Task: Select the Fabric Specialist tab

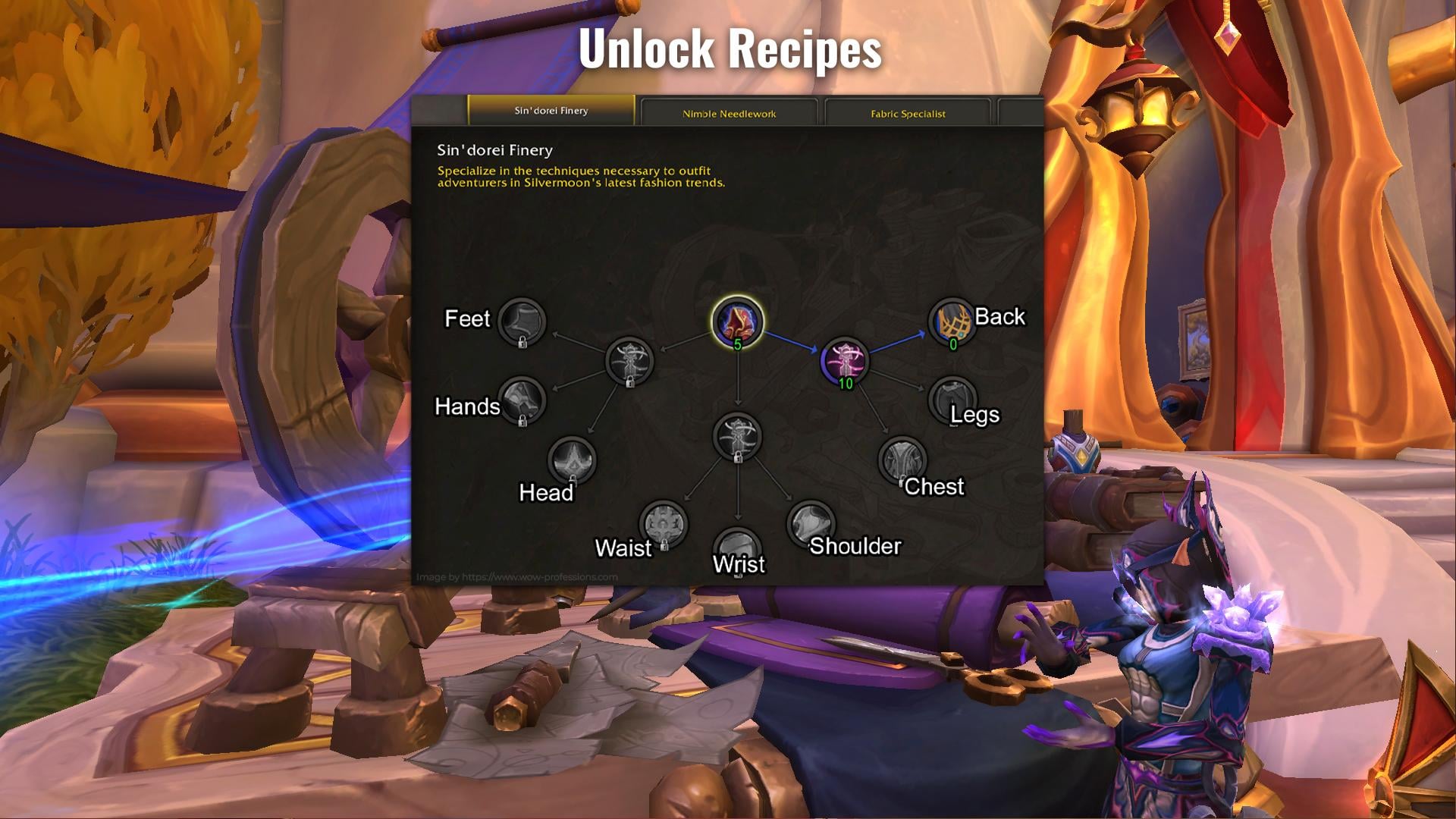Action: tap(908, 114)
